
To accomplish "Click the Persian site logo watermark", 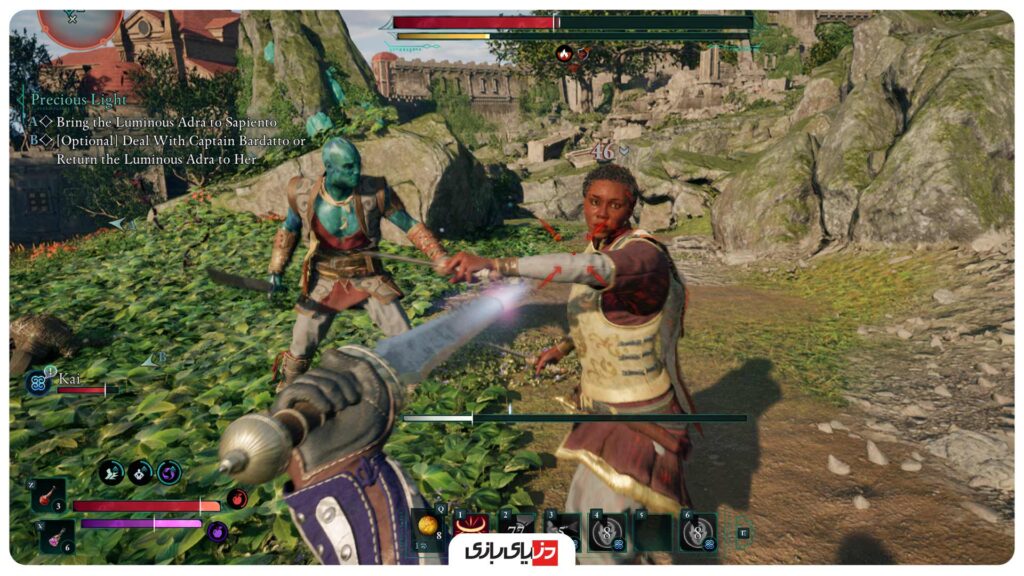I will (x=510, y=551).
